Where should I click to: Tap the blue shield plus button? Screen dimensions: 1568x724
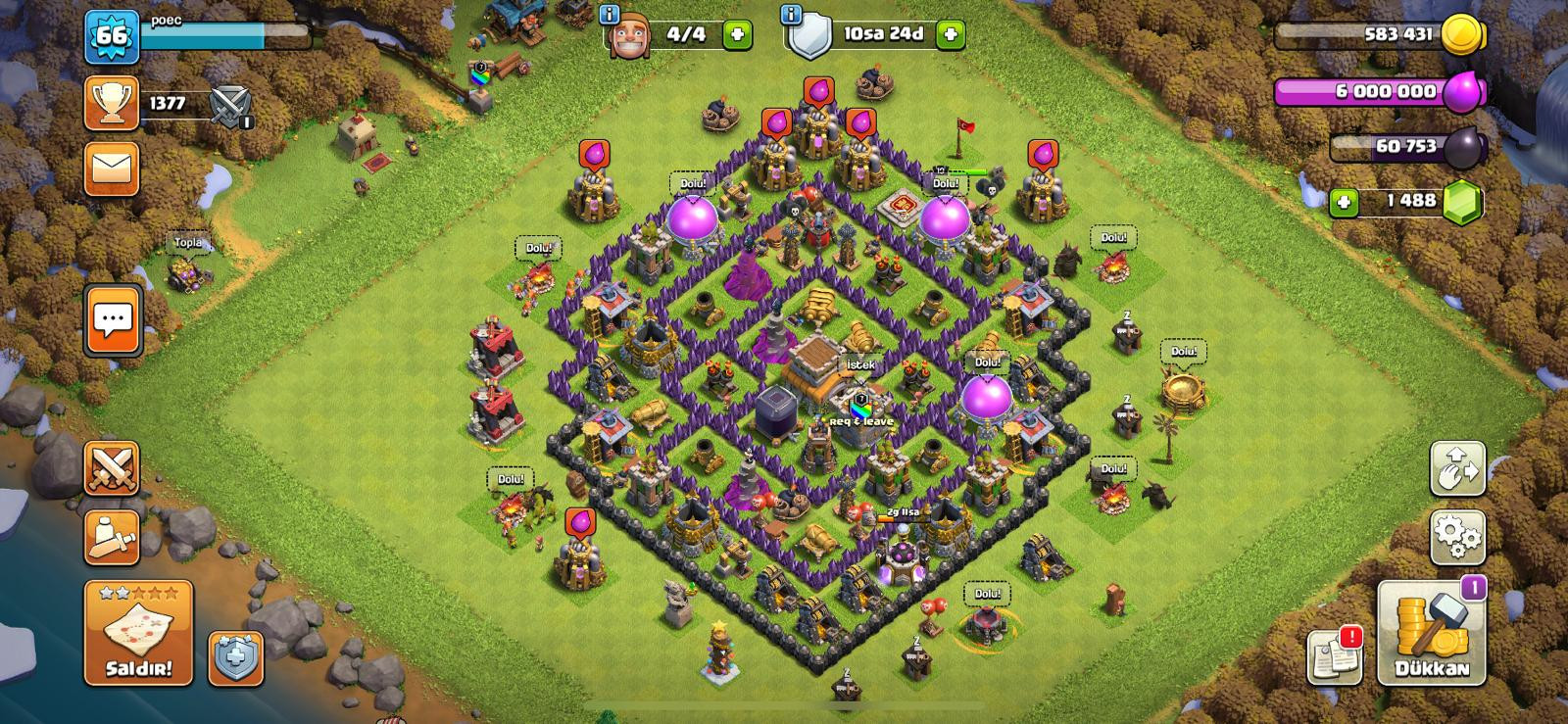(x=236, y=657)
